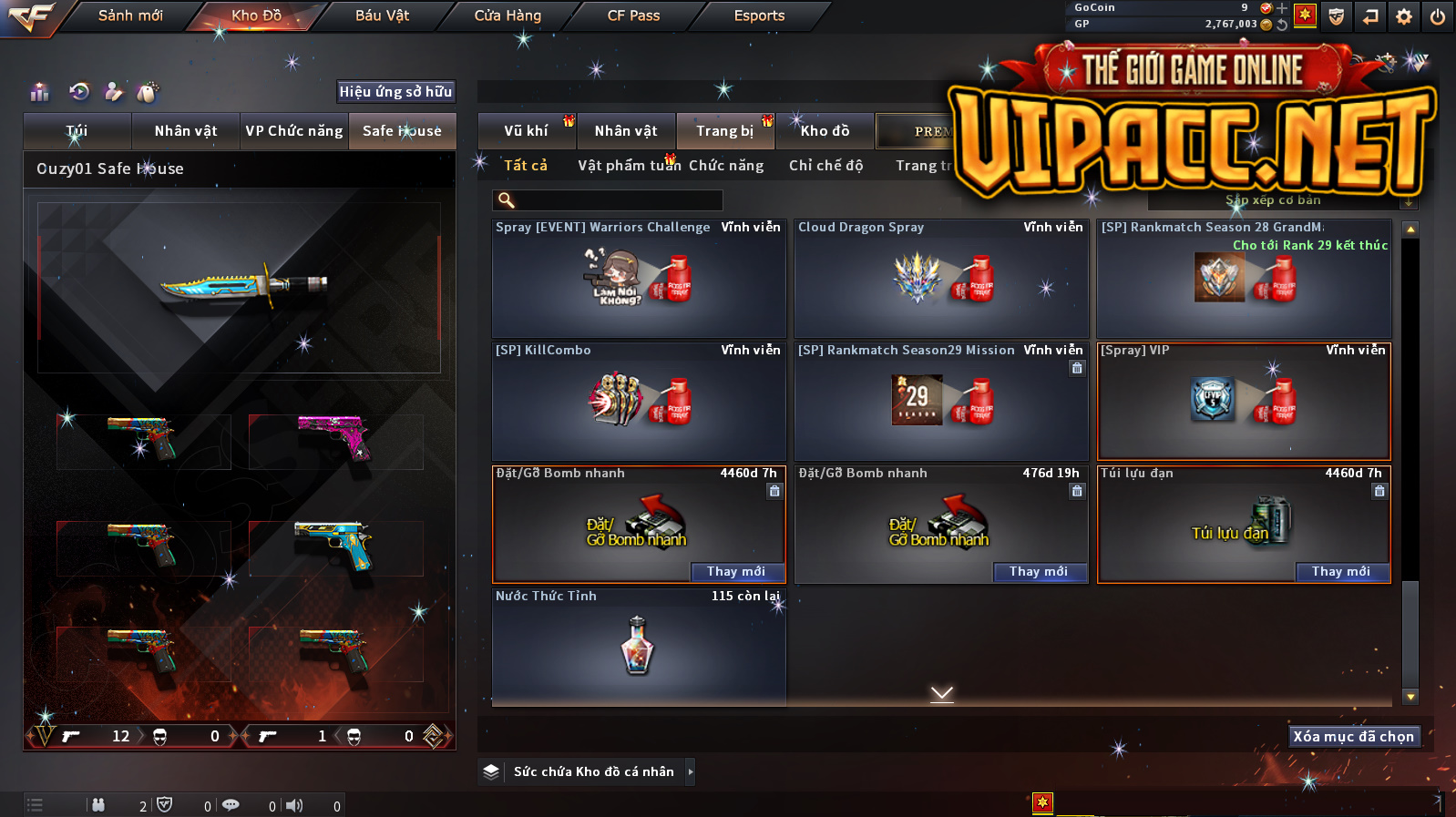Open the gear settings icon
1456x817 pixels.
[1404, 16]
